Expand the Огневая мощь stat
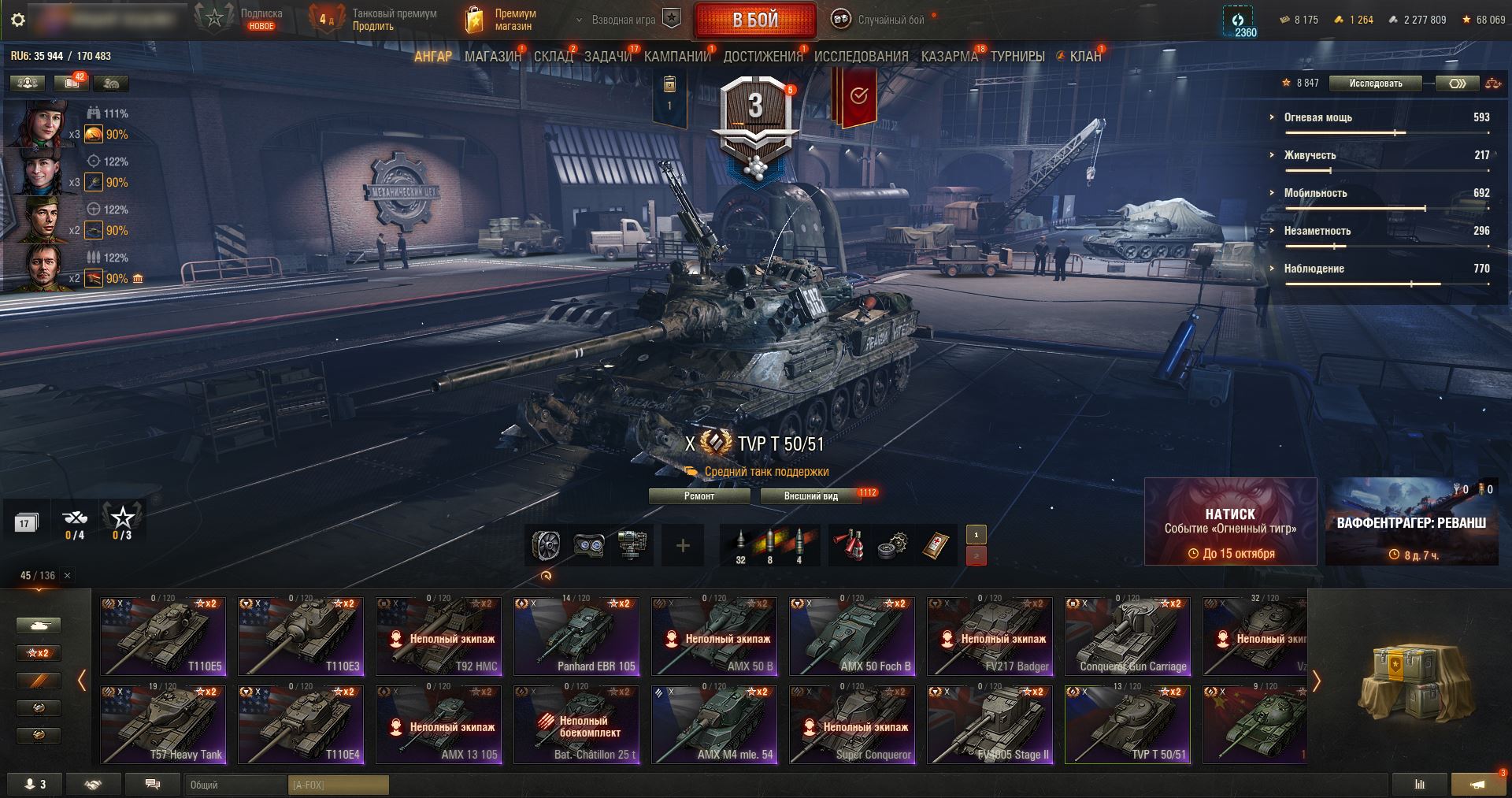This screenshot has width=1512, height=798. [x=1317, y=117]
